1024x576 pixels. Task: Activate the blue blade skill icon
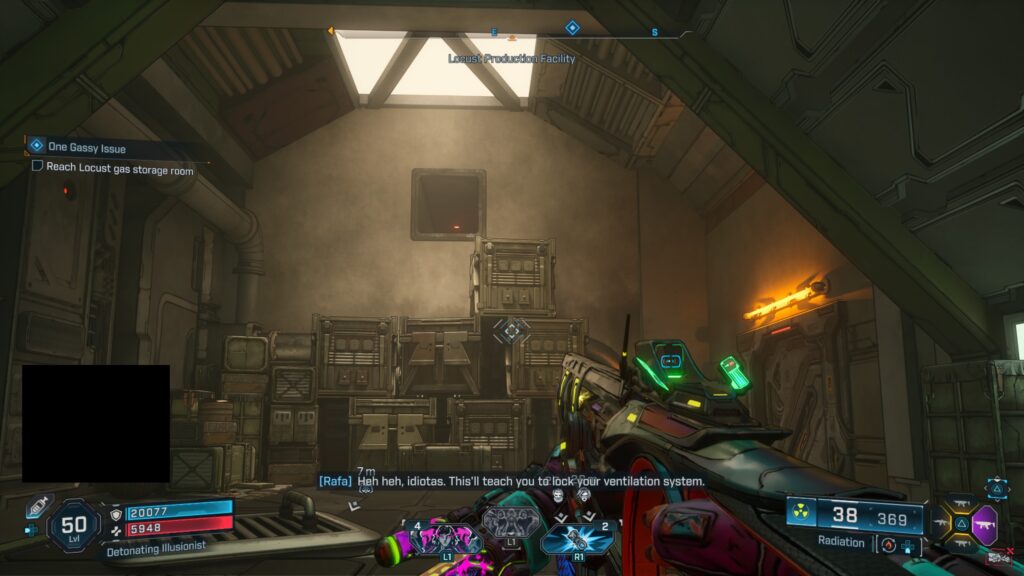pyautogui.click(x=579, y=540)
